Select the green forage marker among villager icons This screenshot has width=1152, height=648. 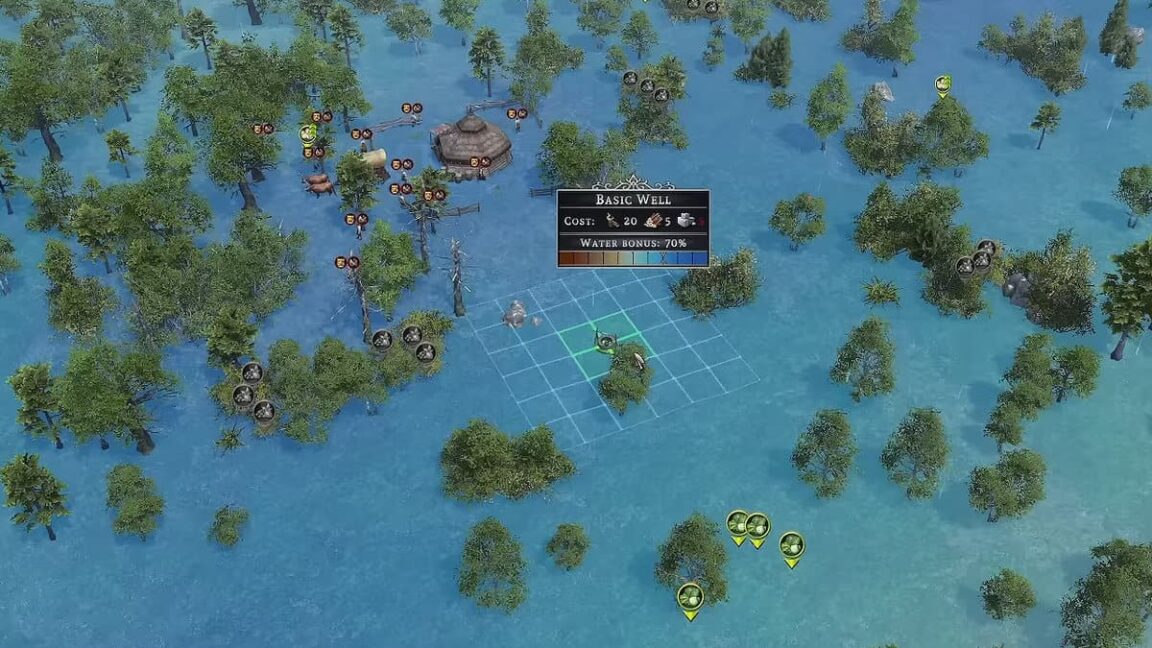308,134
